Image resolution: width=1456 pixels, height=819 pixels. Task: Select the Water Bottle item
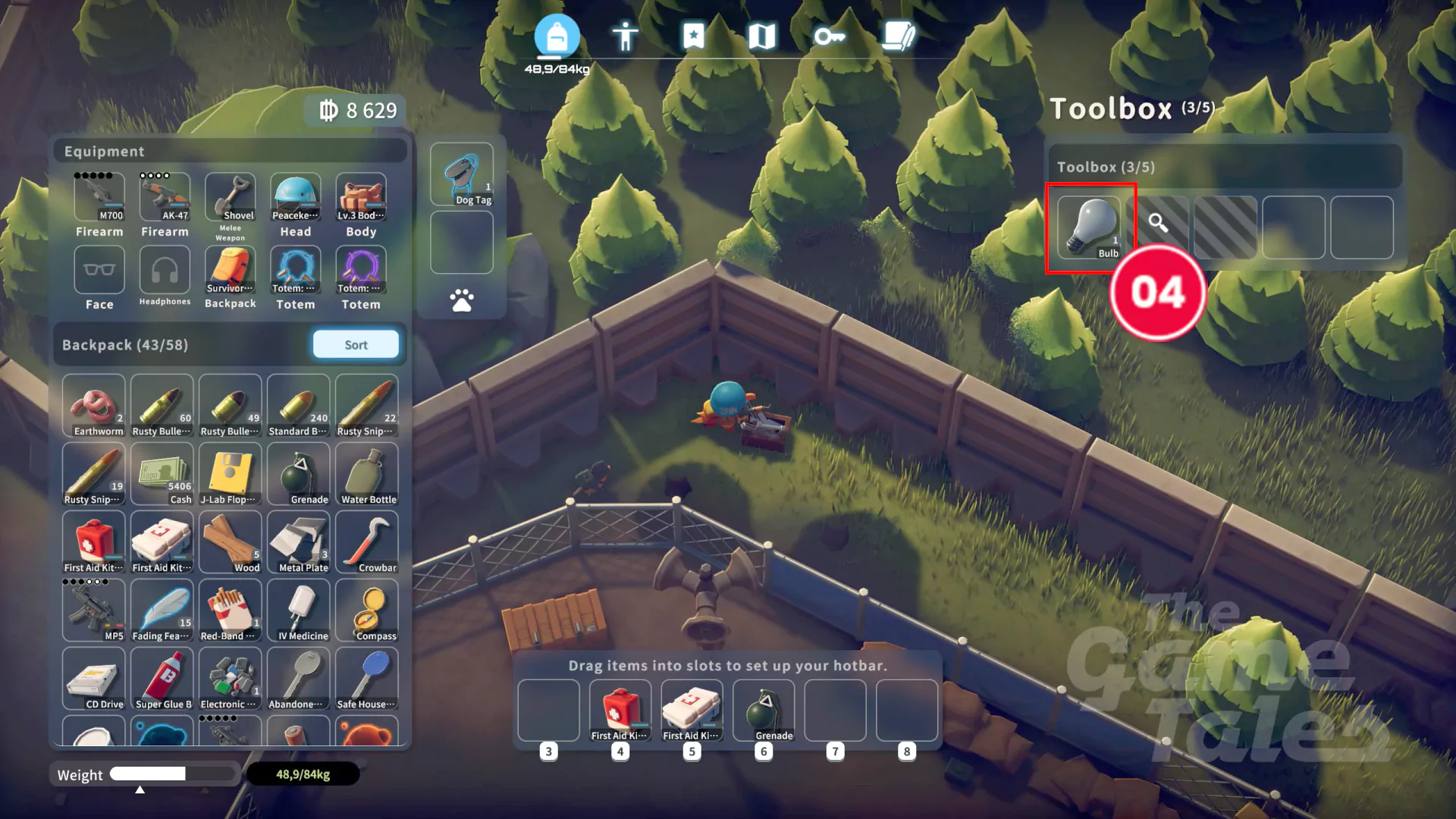click(367, 474)
